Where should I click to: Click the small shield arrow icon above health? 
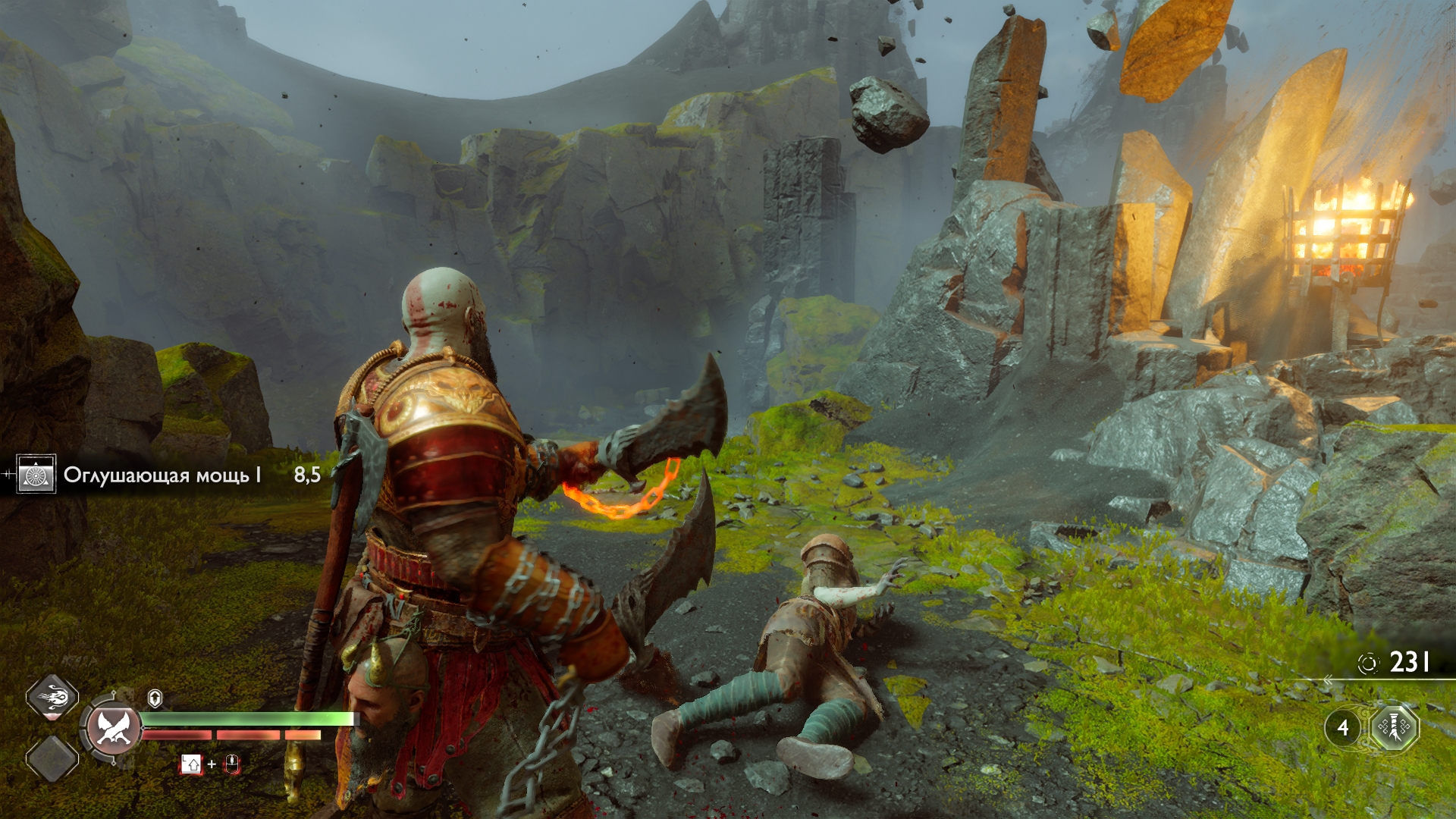[x=155, y=698]
